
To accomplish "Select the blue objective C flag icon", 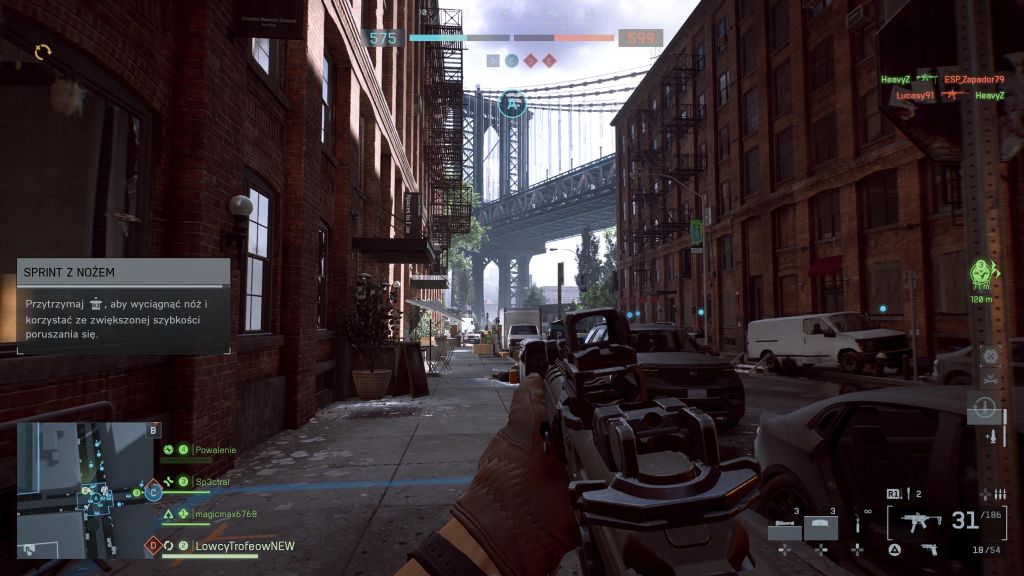I will (153, 491).
